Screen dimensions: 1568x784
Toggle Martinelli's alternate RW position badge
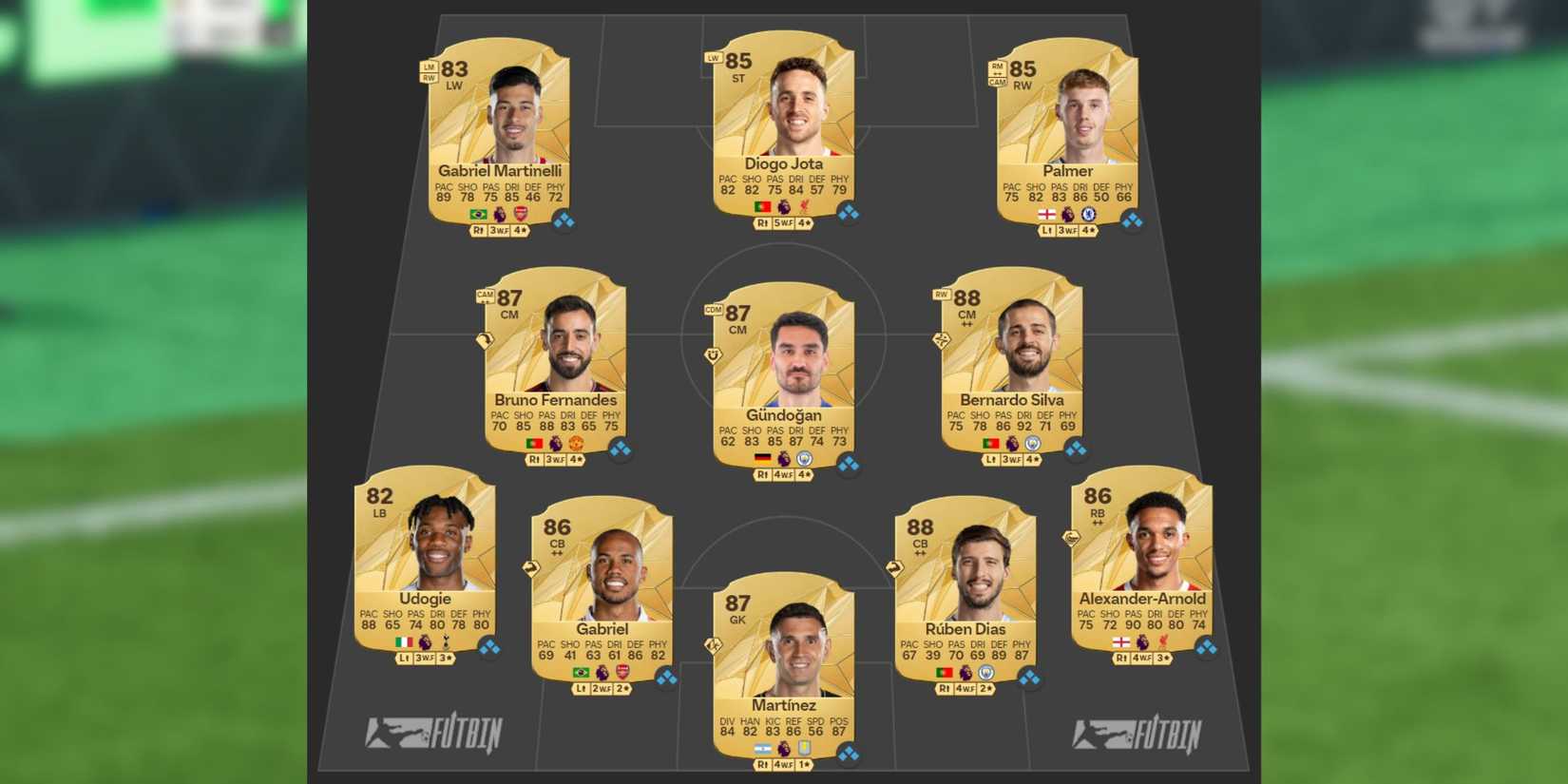click(x=430, y=76)
